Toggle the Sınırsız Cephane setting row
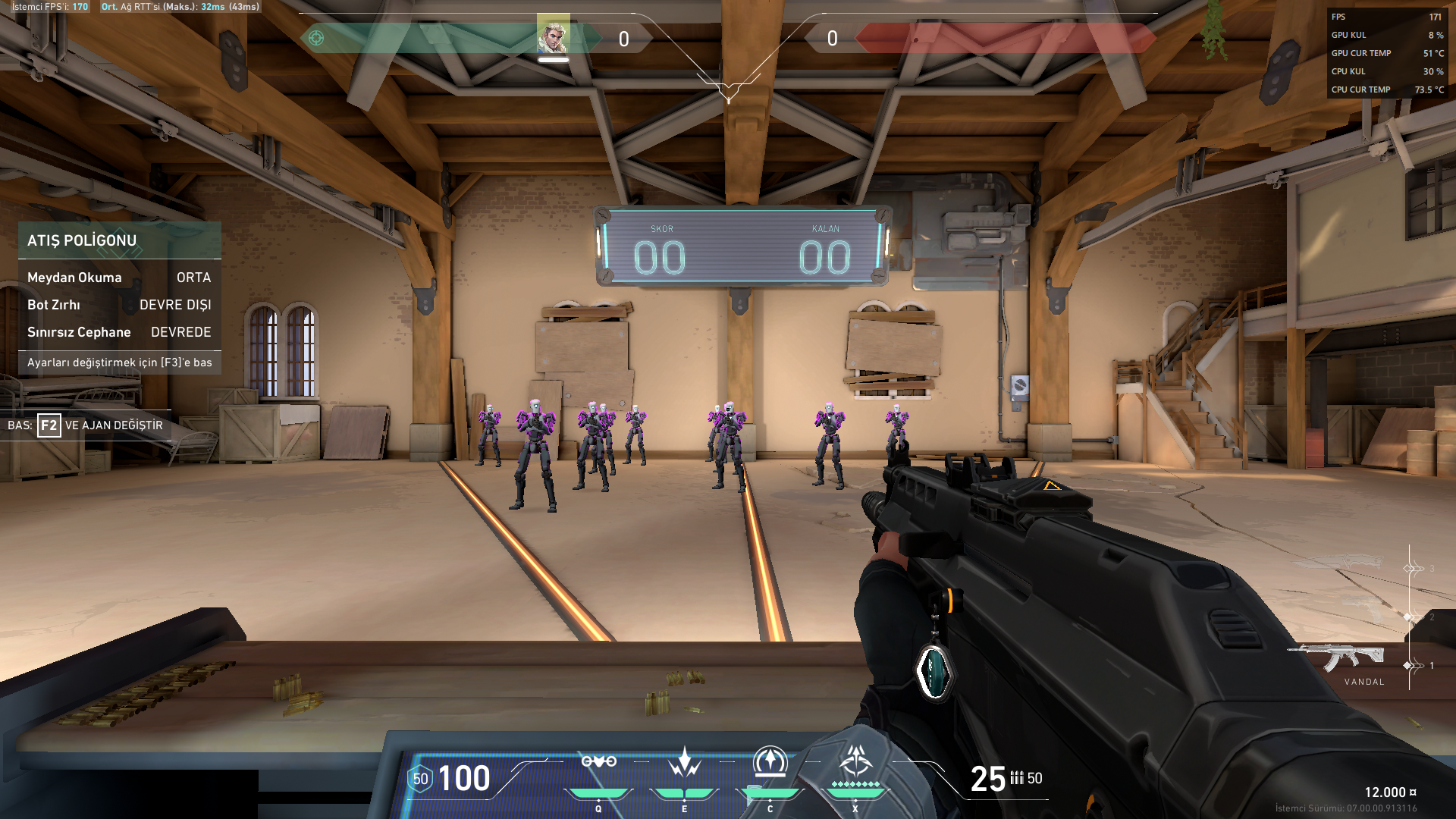 (x=119, y=332)
